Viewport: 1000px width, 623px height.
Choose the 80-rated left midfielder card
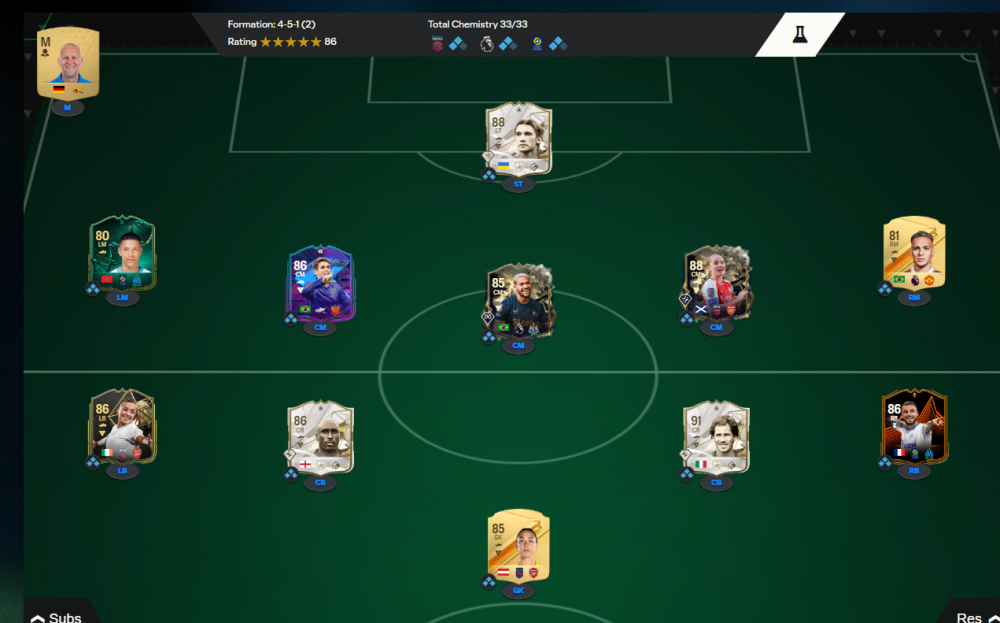click(x=122, y=253)
